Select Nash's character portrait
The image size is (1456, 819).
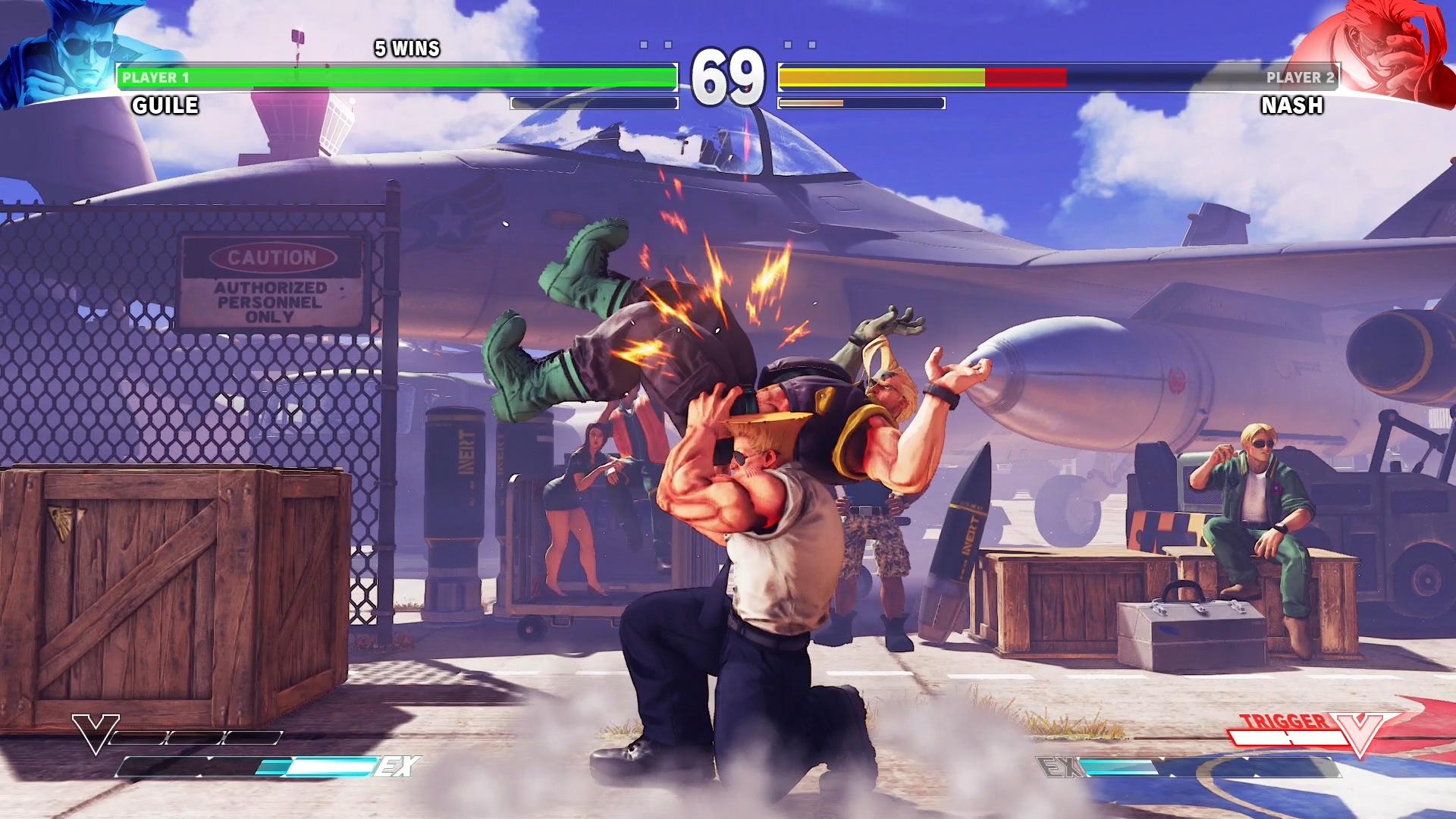[1388, 49]
